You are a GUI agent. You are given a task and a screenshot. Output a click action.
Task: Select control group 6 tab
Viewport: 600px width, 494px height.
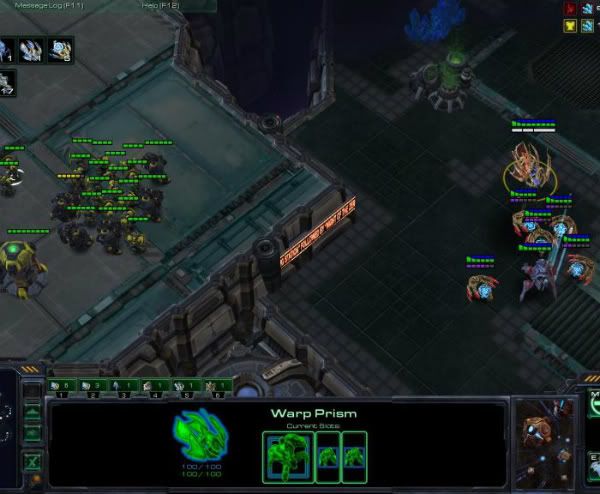click(x=217, y=385)
